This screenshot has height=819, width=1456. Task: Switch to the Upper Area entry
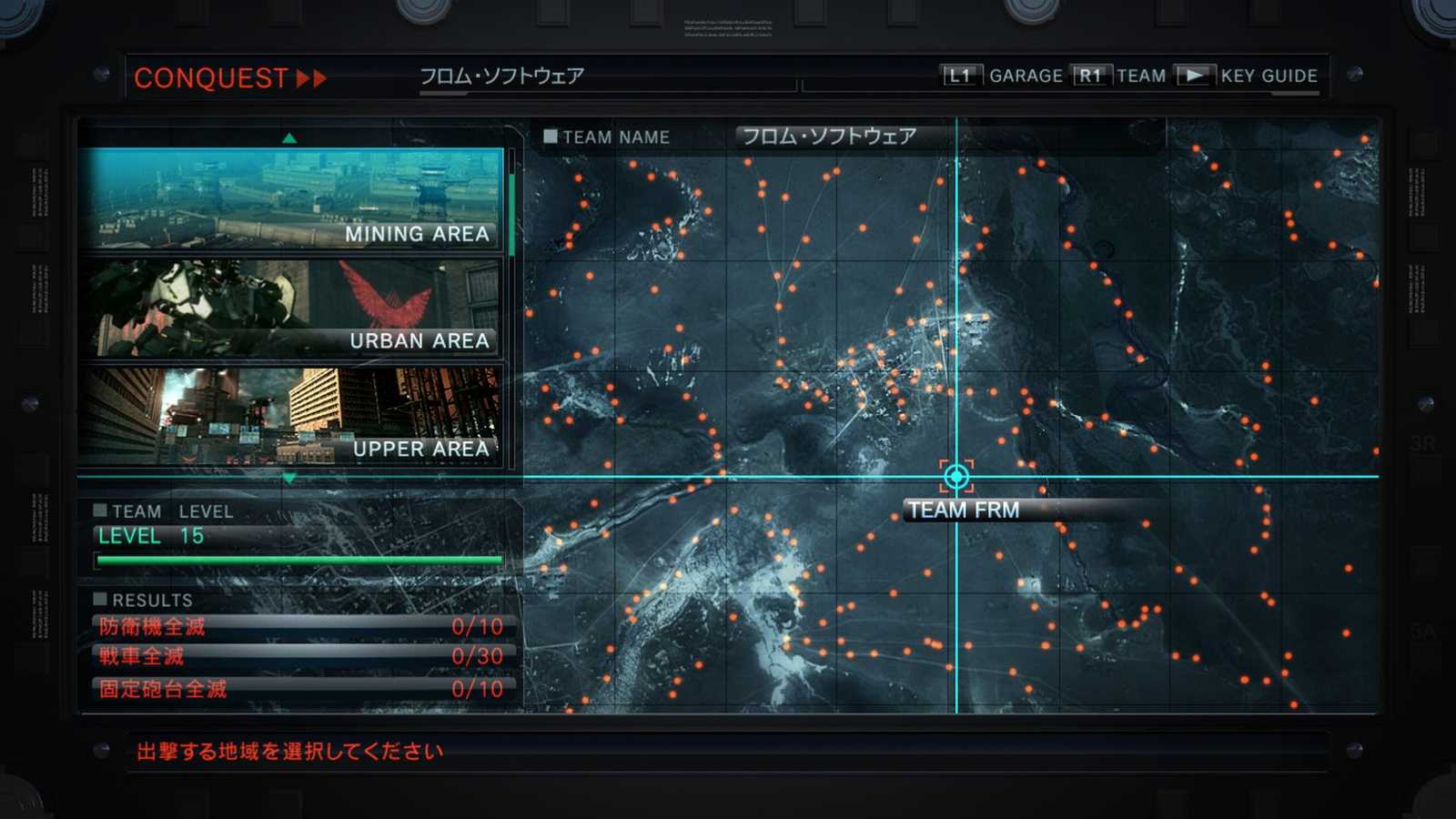[x=289, y=414]
